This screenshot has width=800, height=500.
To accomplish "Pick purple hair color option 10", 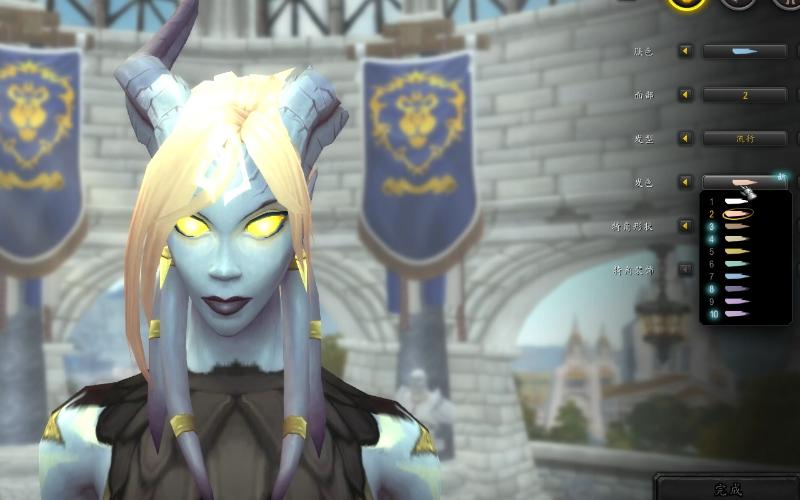I will [736, 314].
